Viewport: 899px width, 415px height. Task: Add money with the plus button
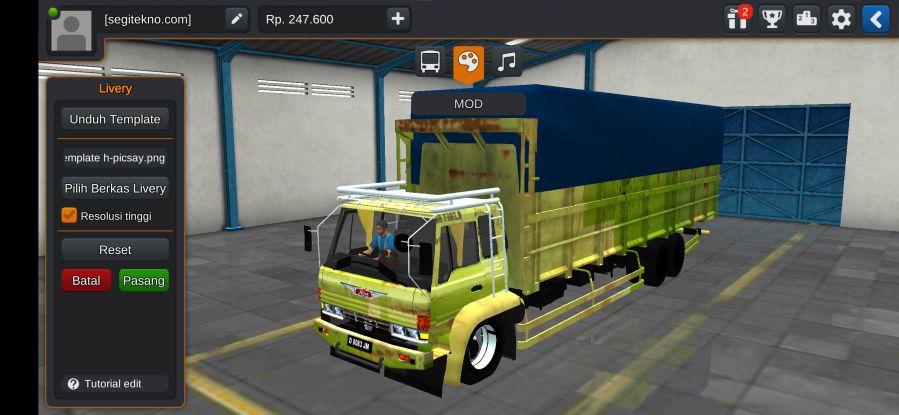pyautogui.click(x=397, y=18)
